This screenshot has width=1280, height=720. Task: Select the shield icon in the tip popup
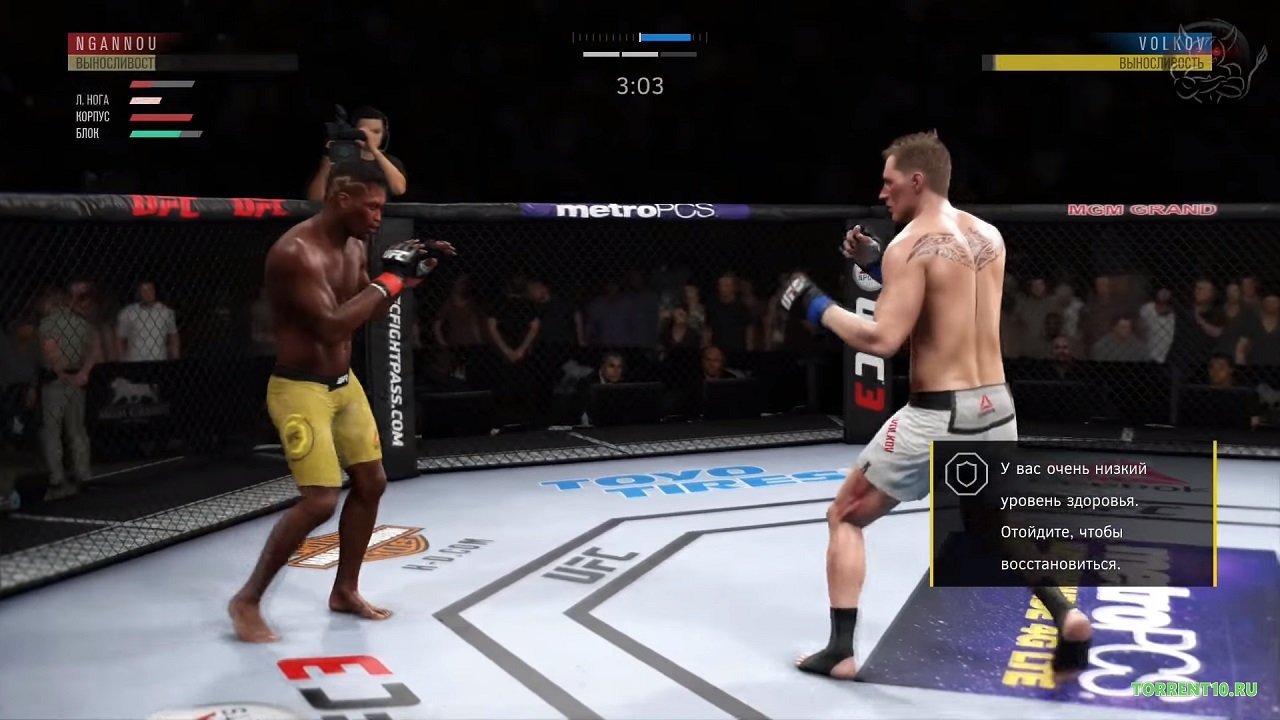pyautogui.click(x=966, y=476)
